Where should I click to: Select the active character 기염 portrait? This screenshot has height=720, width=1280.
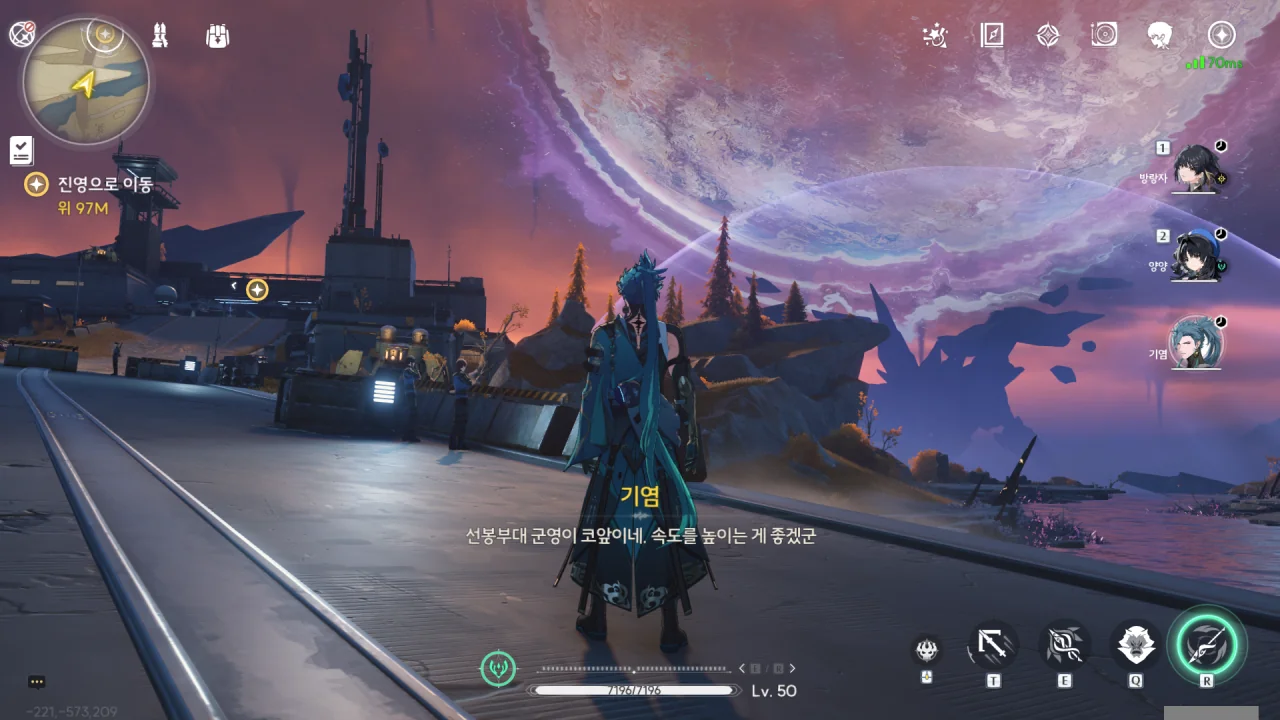(1196, 343)
